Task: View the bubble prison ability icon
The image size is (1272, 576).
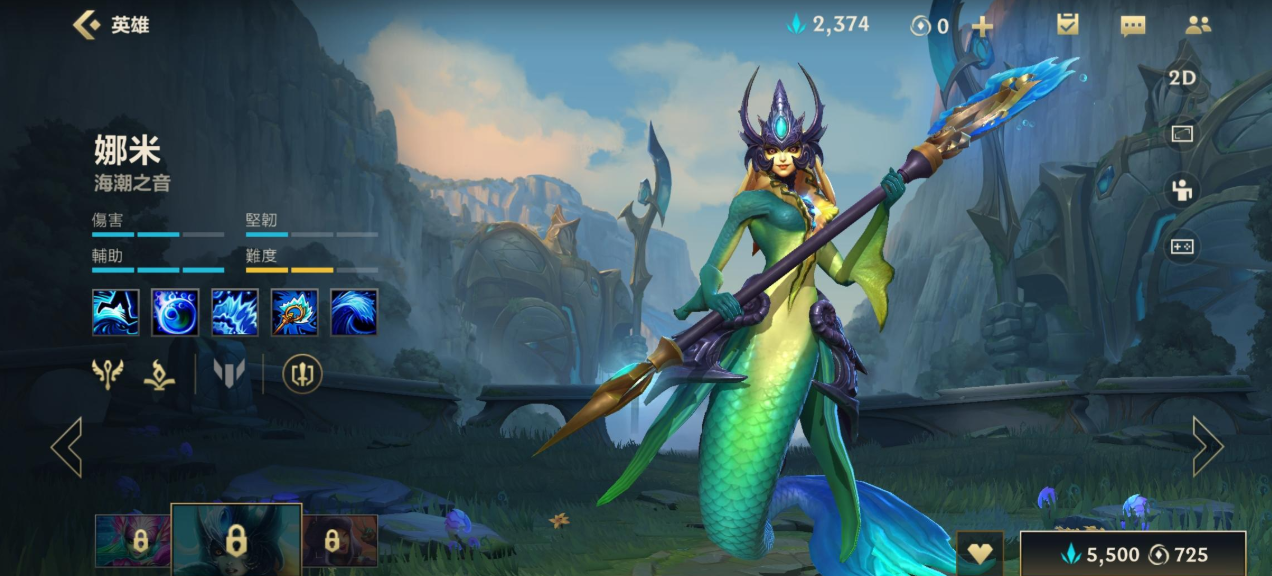Action: coord(175,312)
